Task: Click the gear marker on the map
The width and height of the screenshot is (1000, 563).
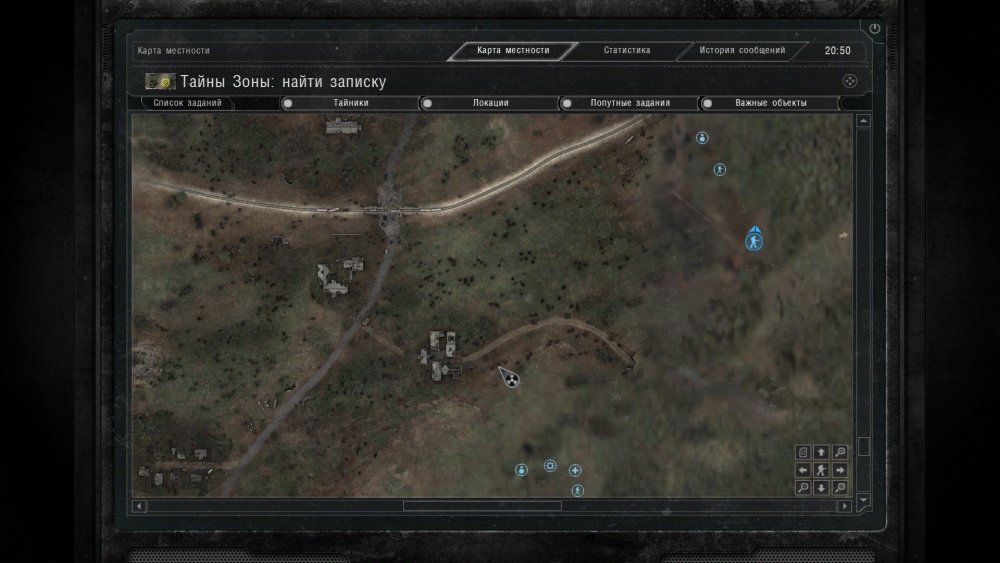Action: point(550,466)
